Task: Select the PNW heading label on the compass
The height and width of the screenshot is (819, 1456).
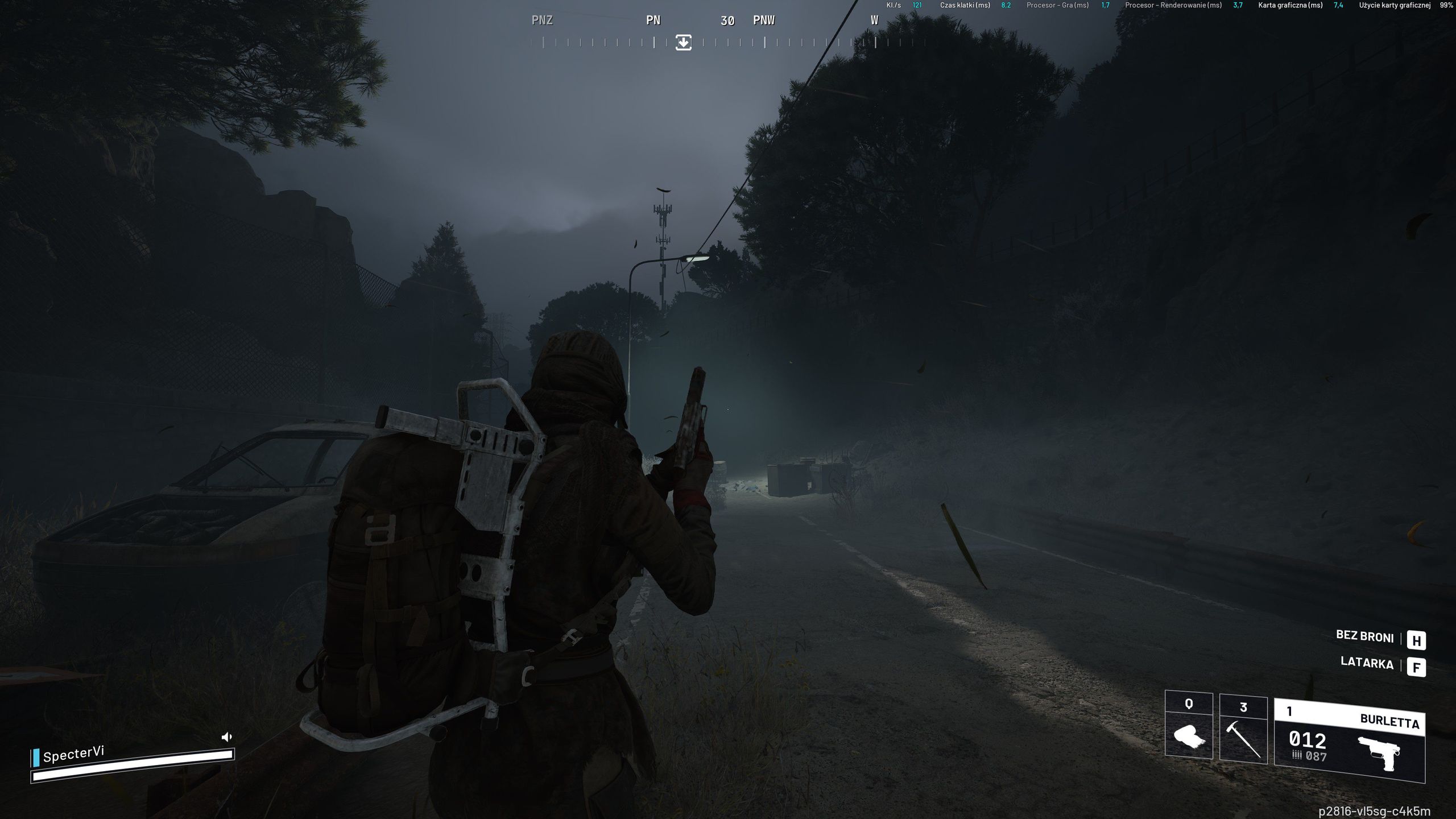Action: (x=763, y=20)
